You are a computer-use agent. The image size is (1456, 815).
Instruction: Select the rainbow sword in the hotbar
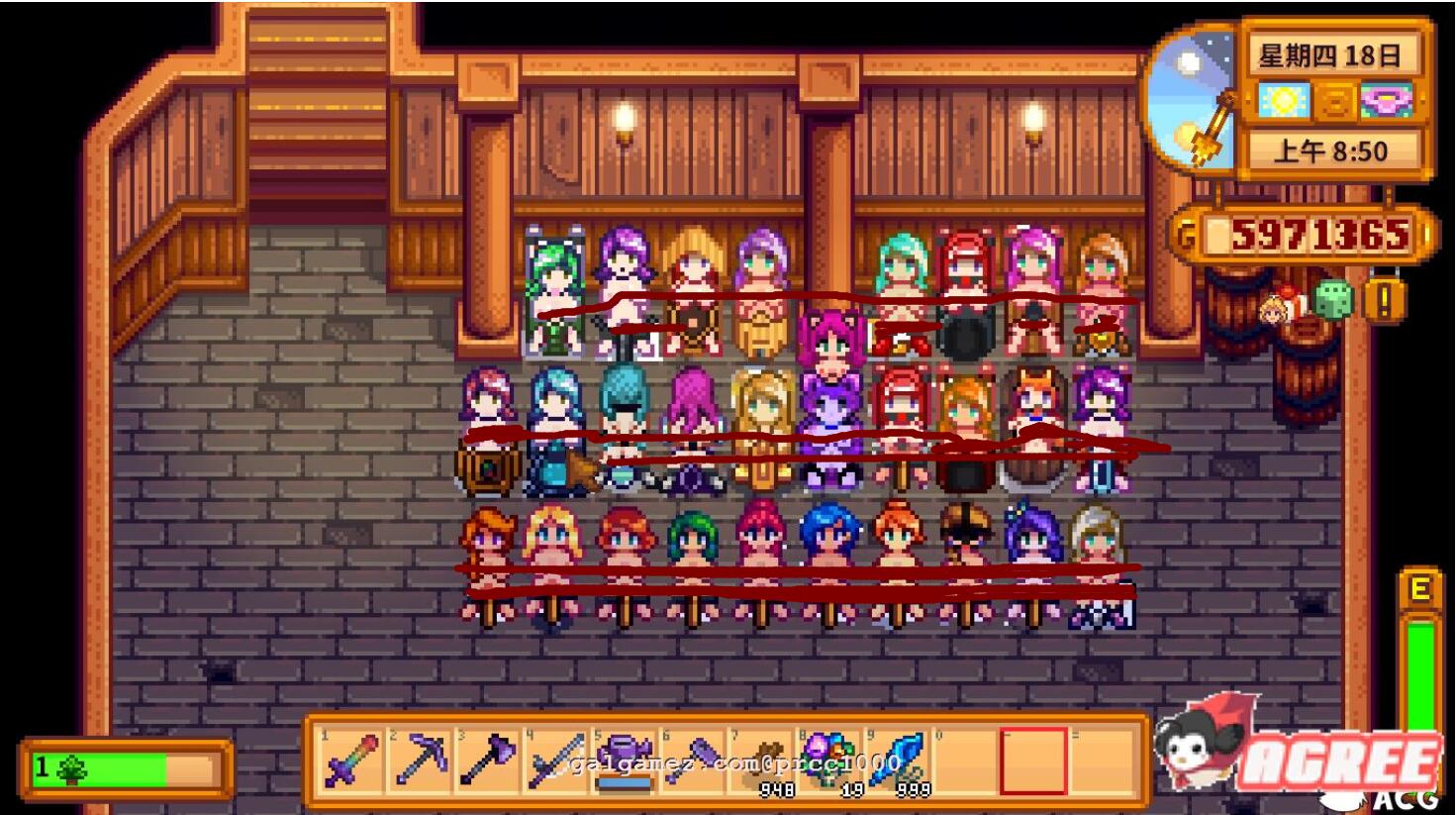tap(352, 761)
